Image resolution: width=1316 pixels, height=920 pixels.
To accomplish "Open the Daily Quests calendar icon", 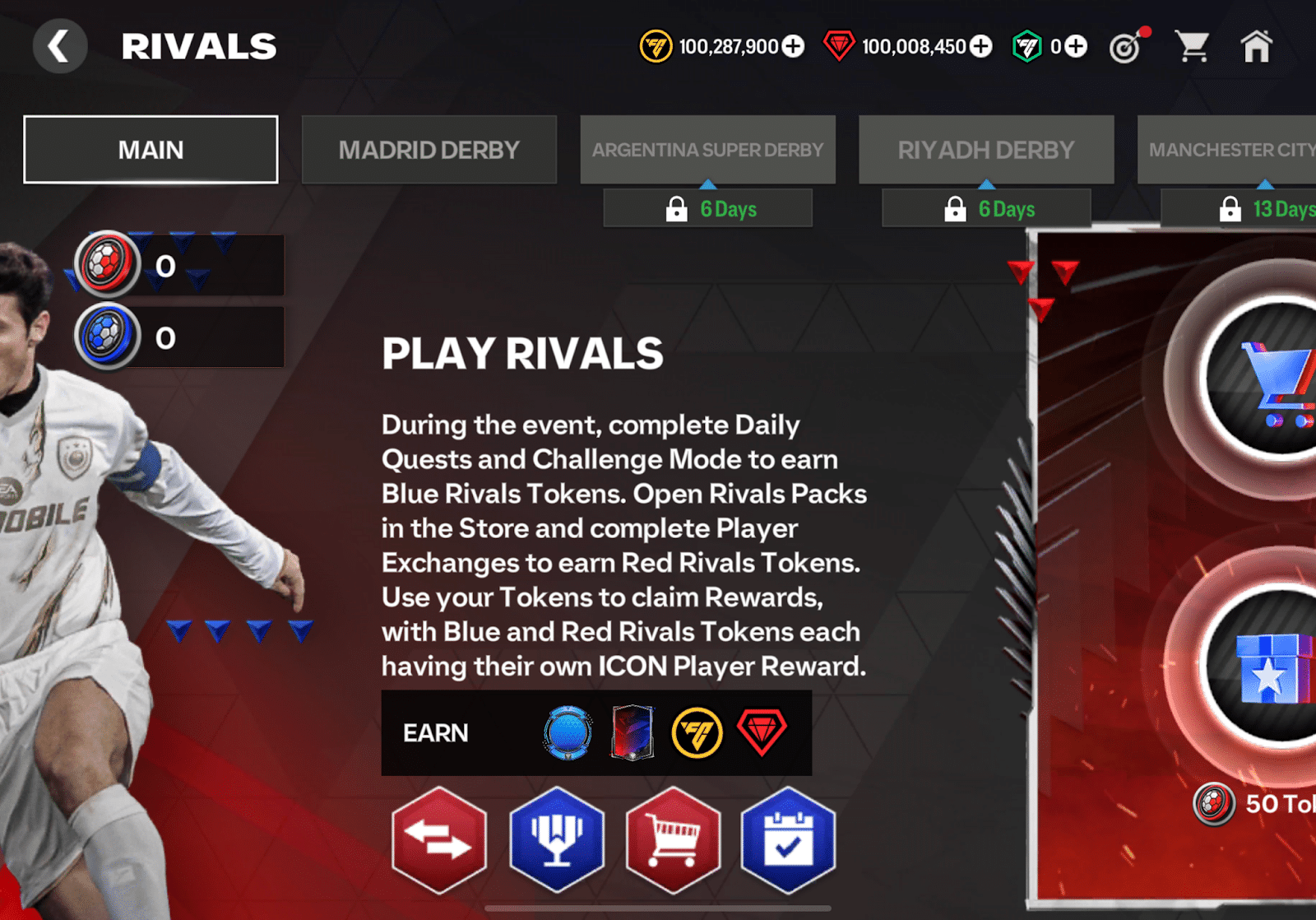I will click(x=789, y=841).
